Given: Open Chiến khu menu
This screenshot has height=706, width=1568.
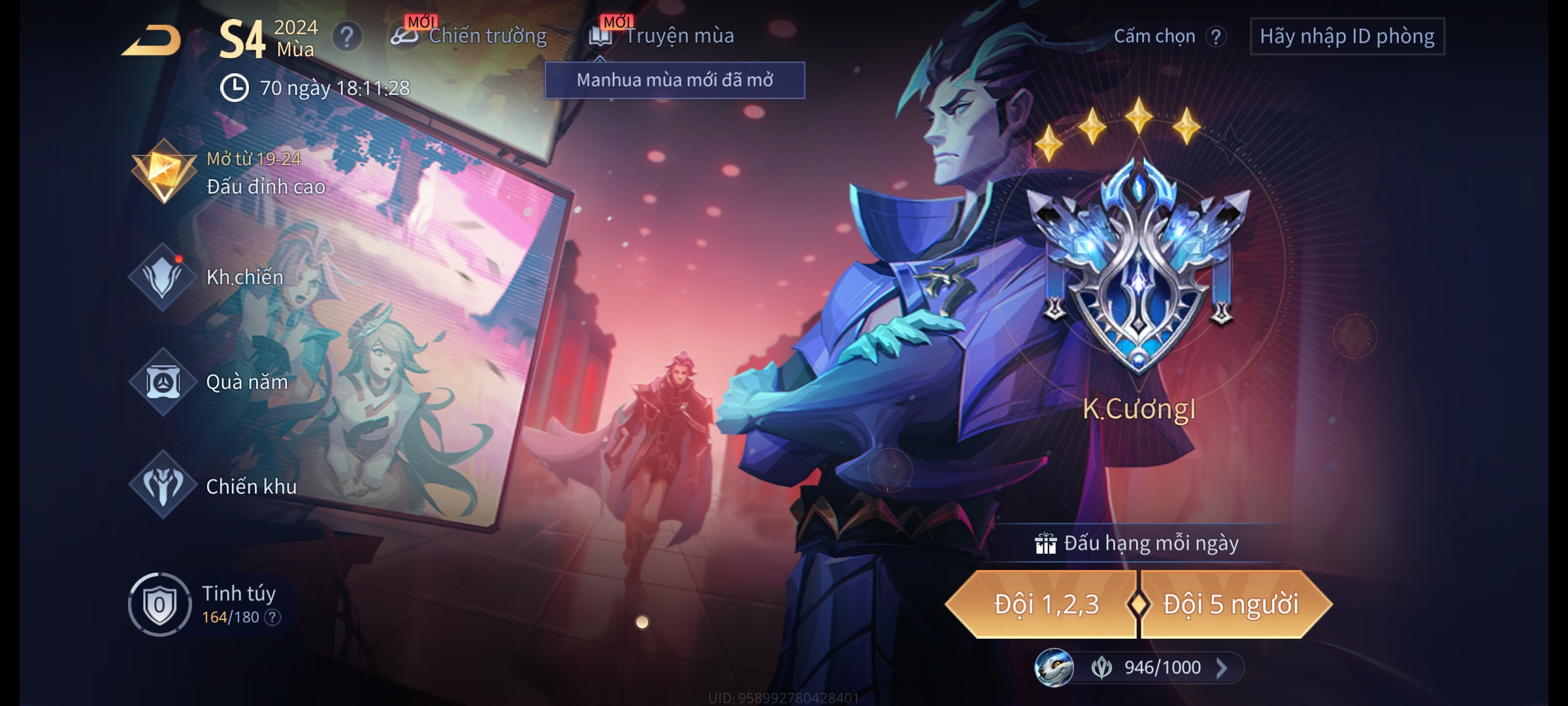Looking at the screenshot, I should pos(214,486).
